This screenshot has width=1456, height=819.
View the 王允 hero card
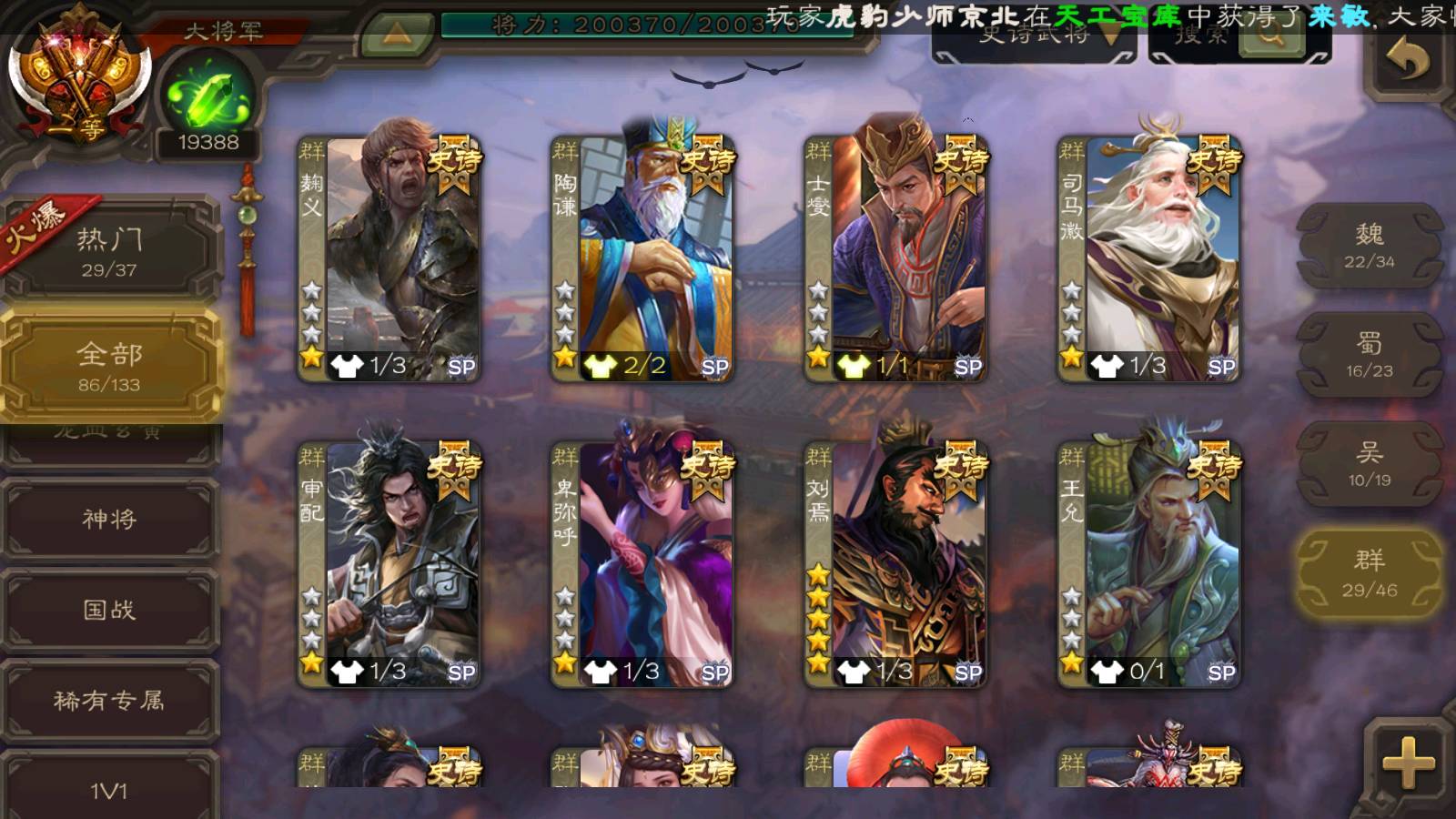pyautogui.click(x=1150, y=564)
